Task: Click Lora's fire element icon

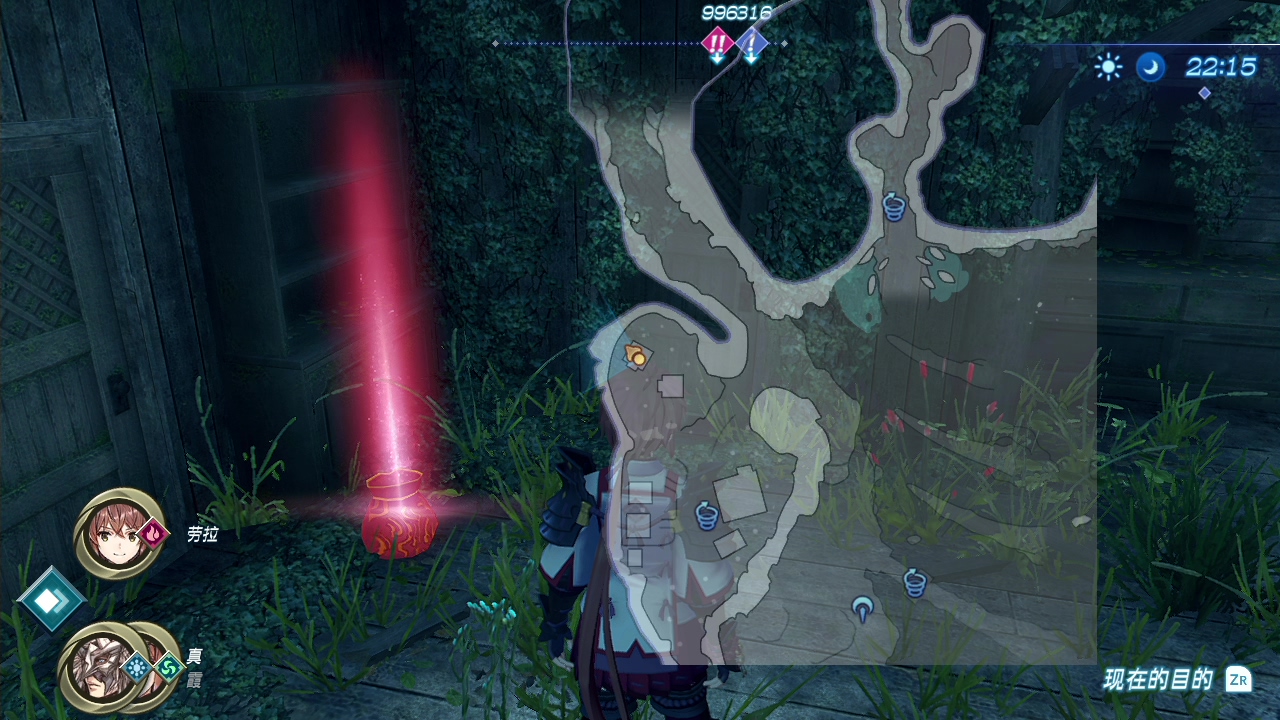Action: [153, 534]
